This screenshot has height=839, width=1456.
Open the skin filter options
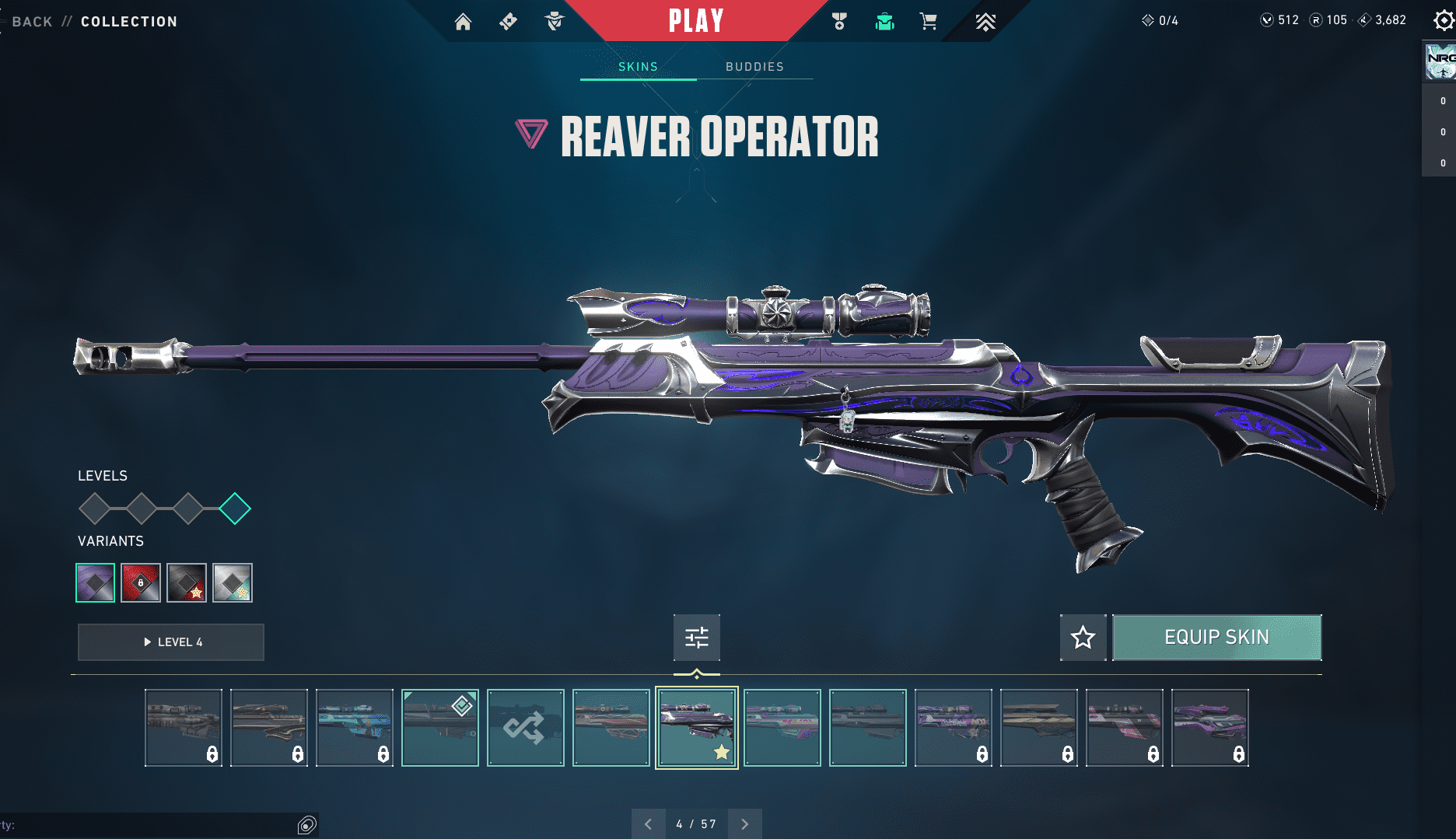point(697,638)
